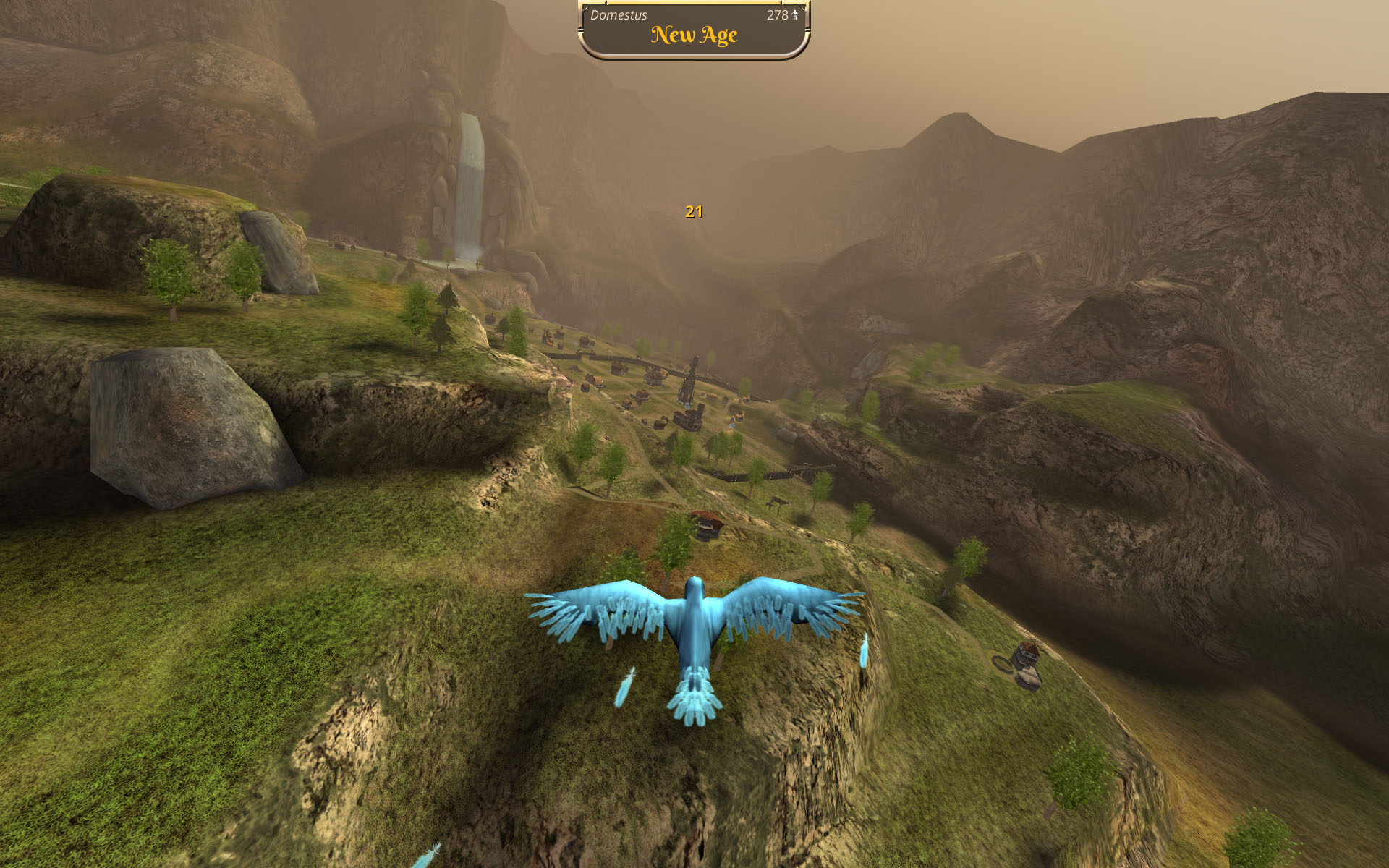Open the Domestus New Age banner panel
1389x868 pixels.
pos(693,30)
